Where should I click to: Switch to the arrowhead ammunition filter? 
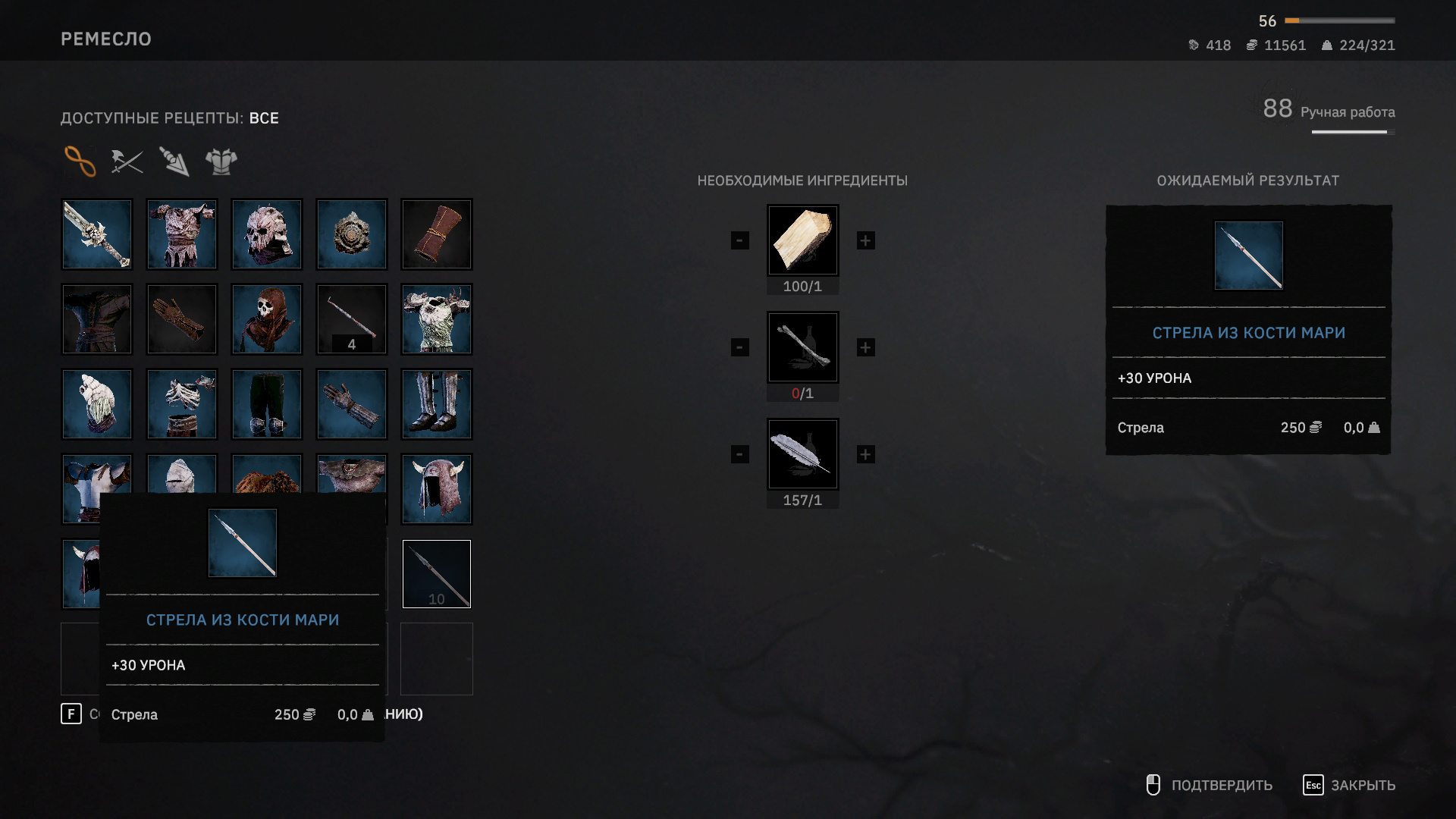coord(174,161)
